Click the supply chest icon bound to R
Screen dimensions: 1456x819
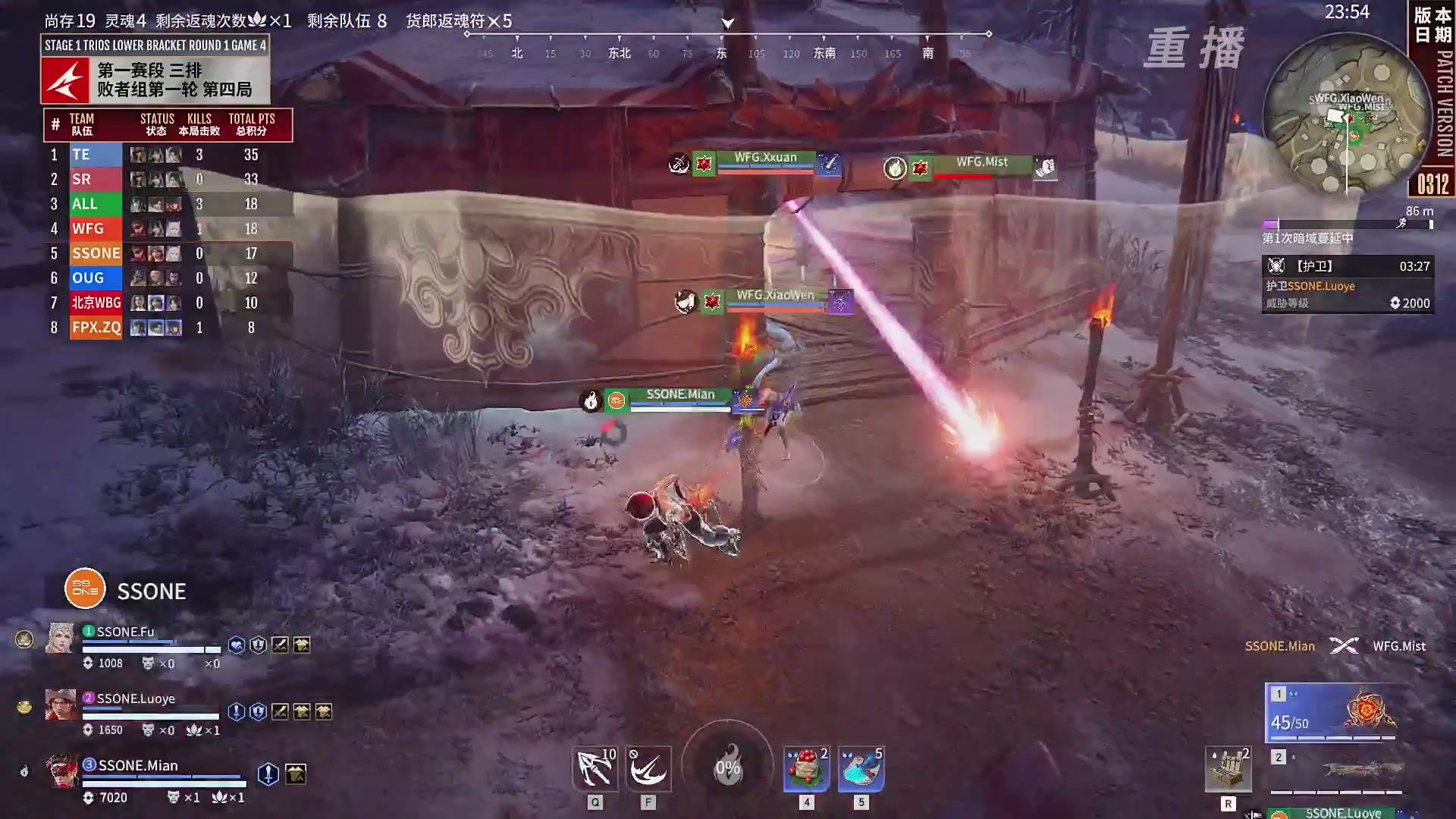click(1228, 768)
